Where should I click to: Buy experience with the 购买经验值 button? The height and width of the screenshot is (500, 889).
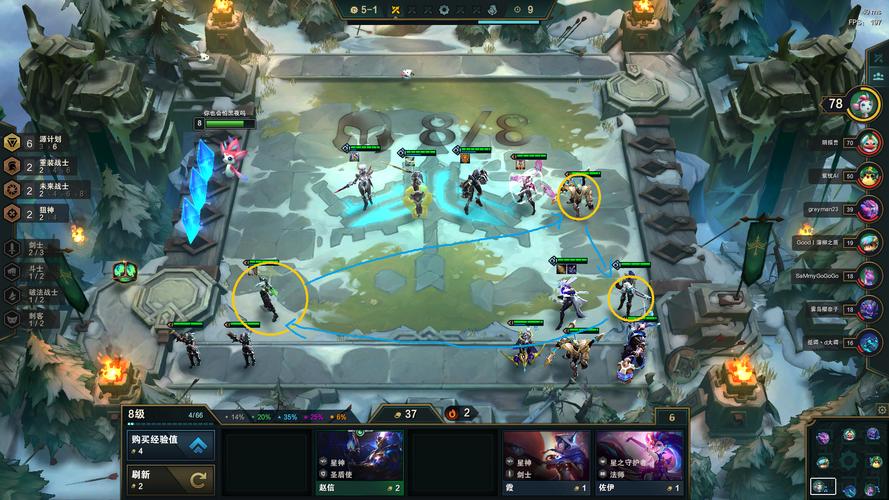click(x=169, y=444)
